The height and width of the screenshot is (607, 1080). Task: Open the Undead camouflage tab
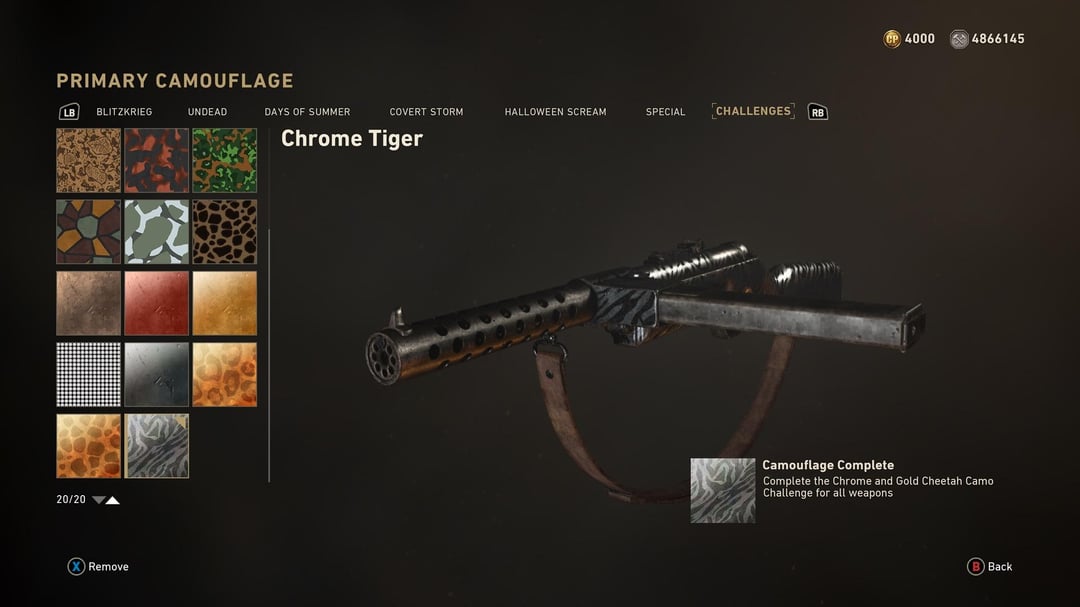point(207,112)
